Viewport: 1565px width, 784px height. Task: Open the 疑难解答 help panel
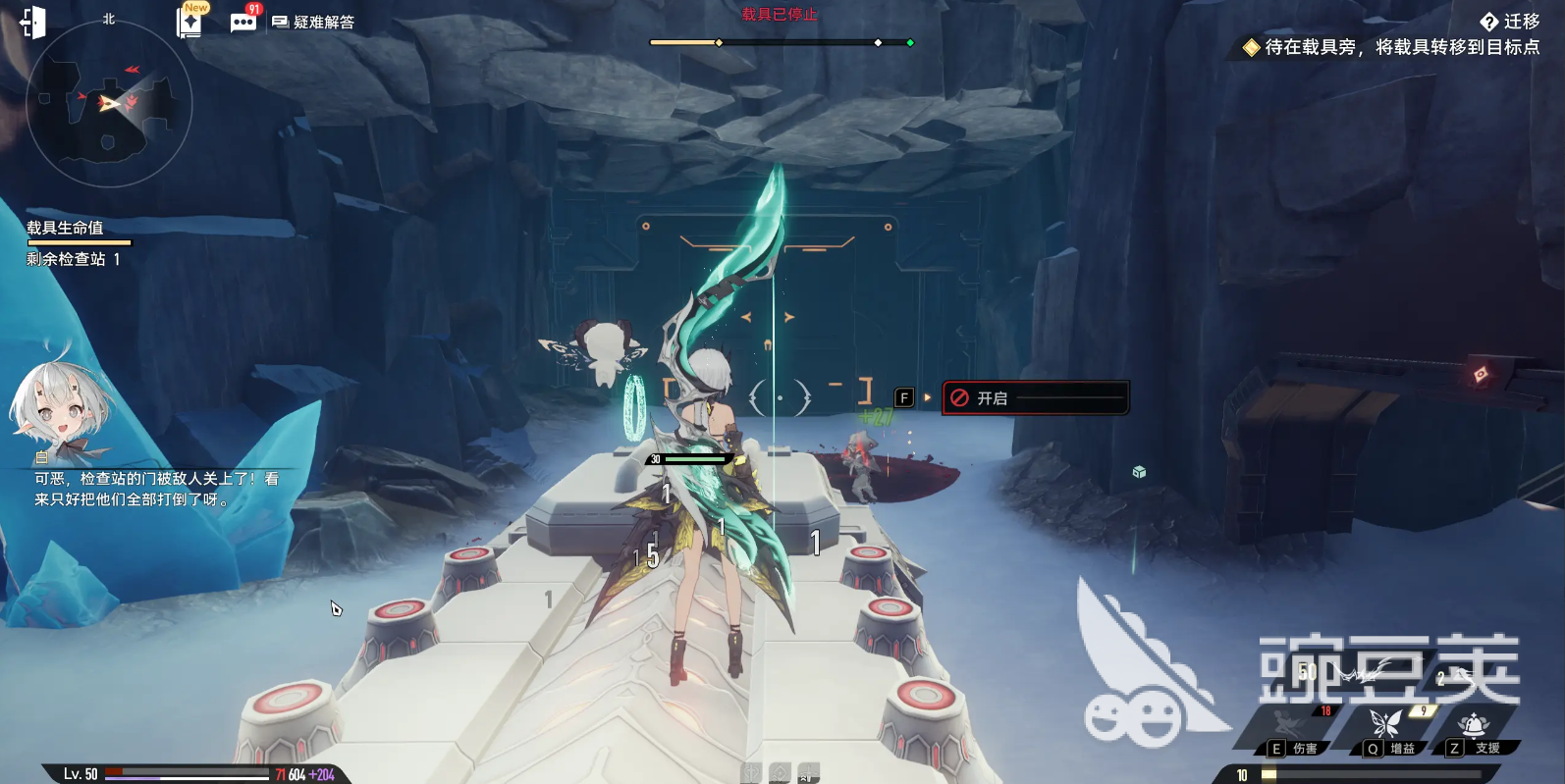pos(313,22)
